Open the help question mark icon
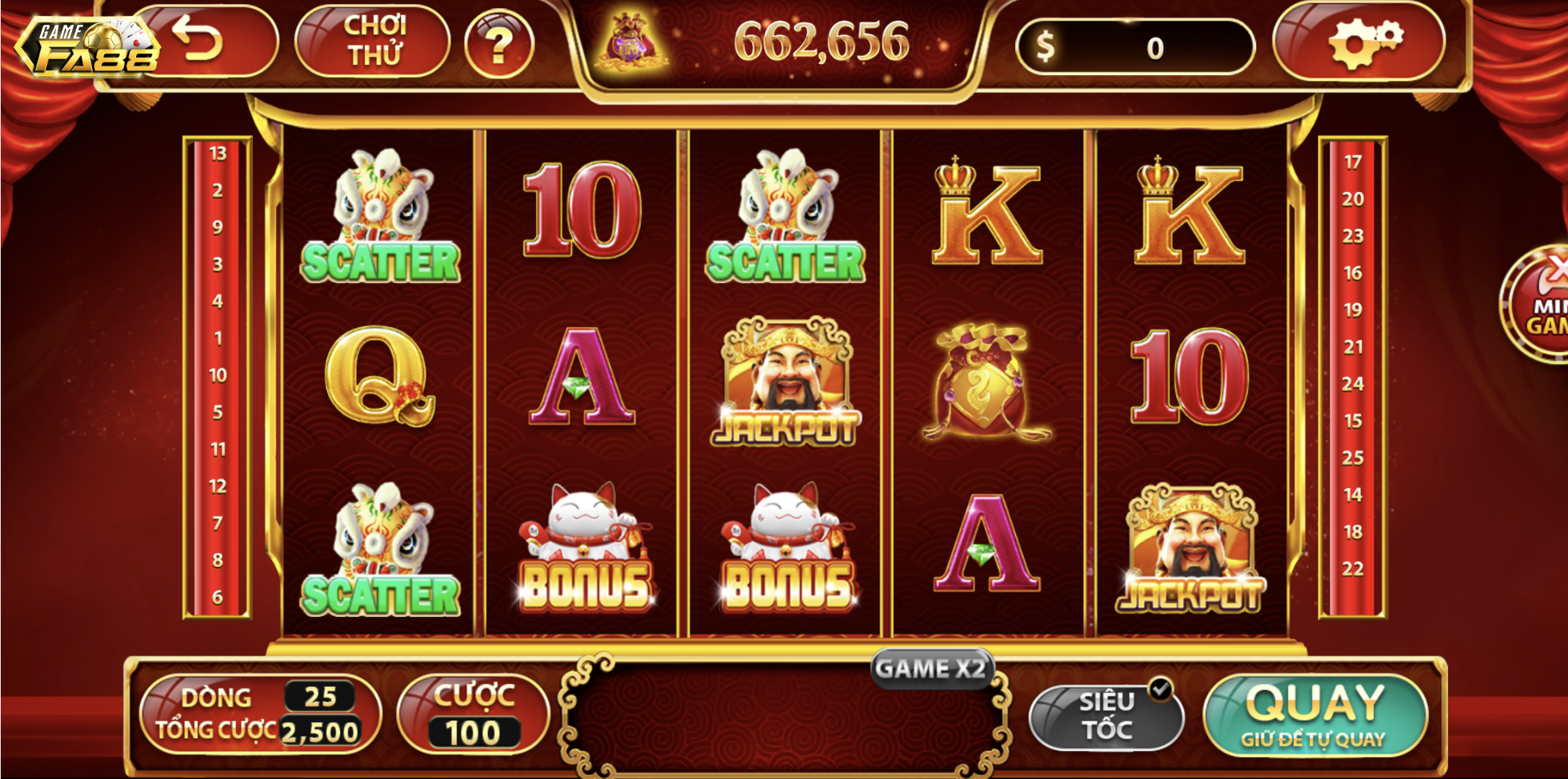This screenshot has height=779, width=1568. pos(500,46)
